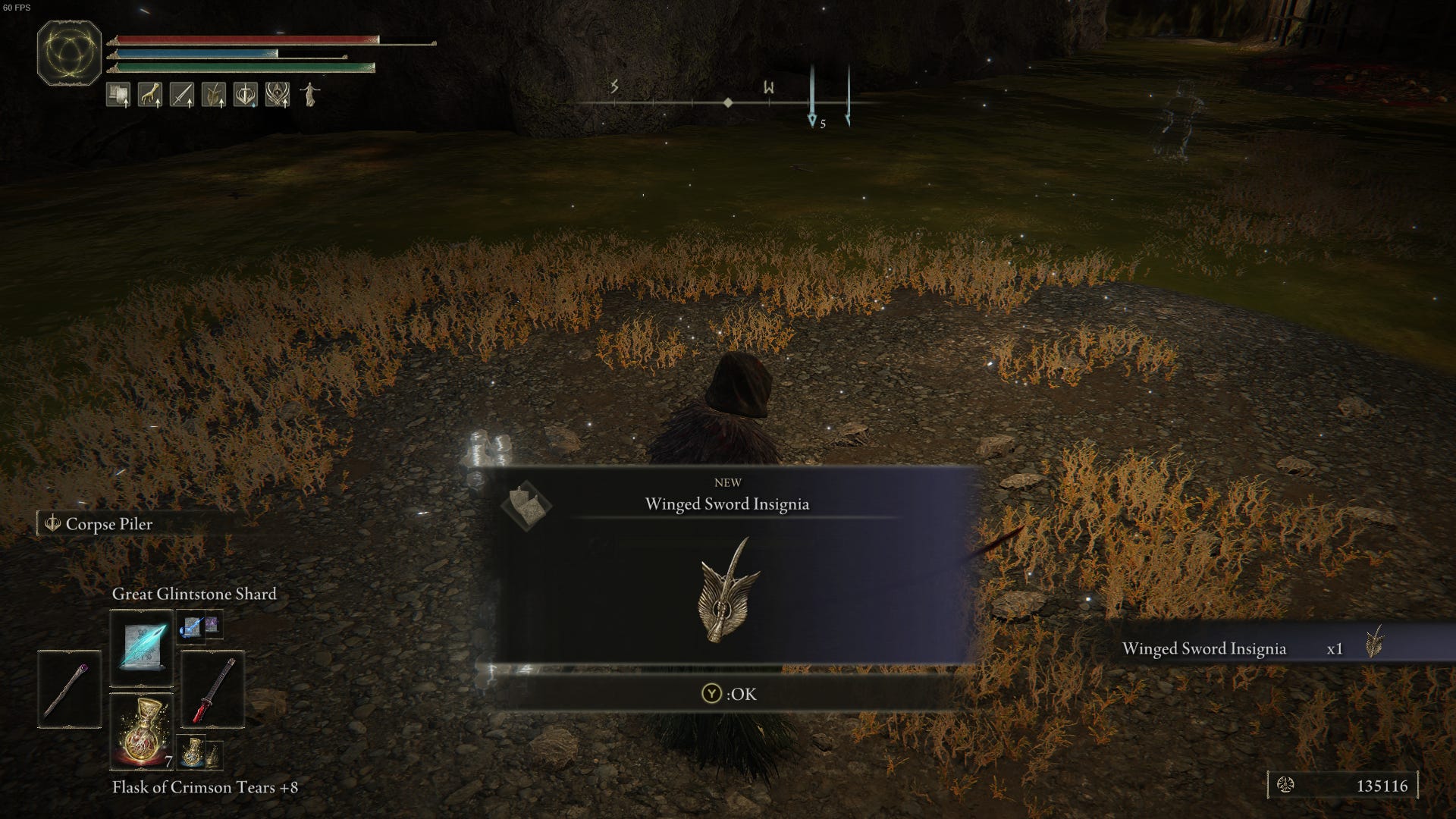
Task: Select the memorized spells scroll icon
Action: pyautogui.click(x=118, y=95)
